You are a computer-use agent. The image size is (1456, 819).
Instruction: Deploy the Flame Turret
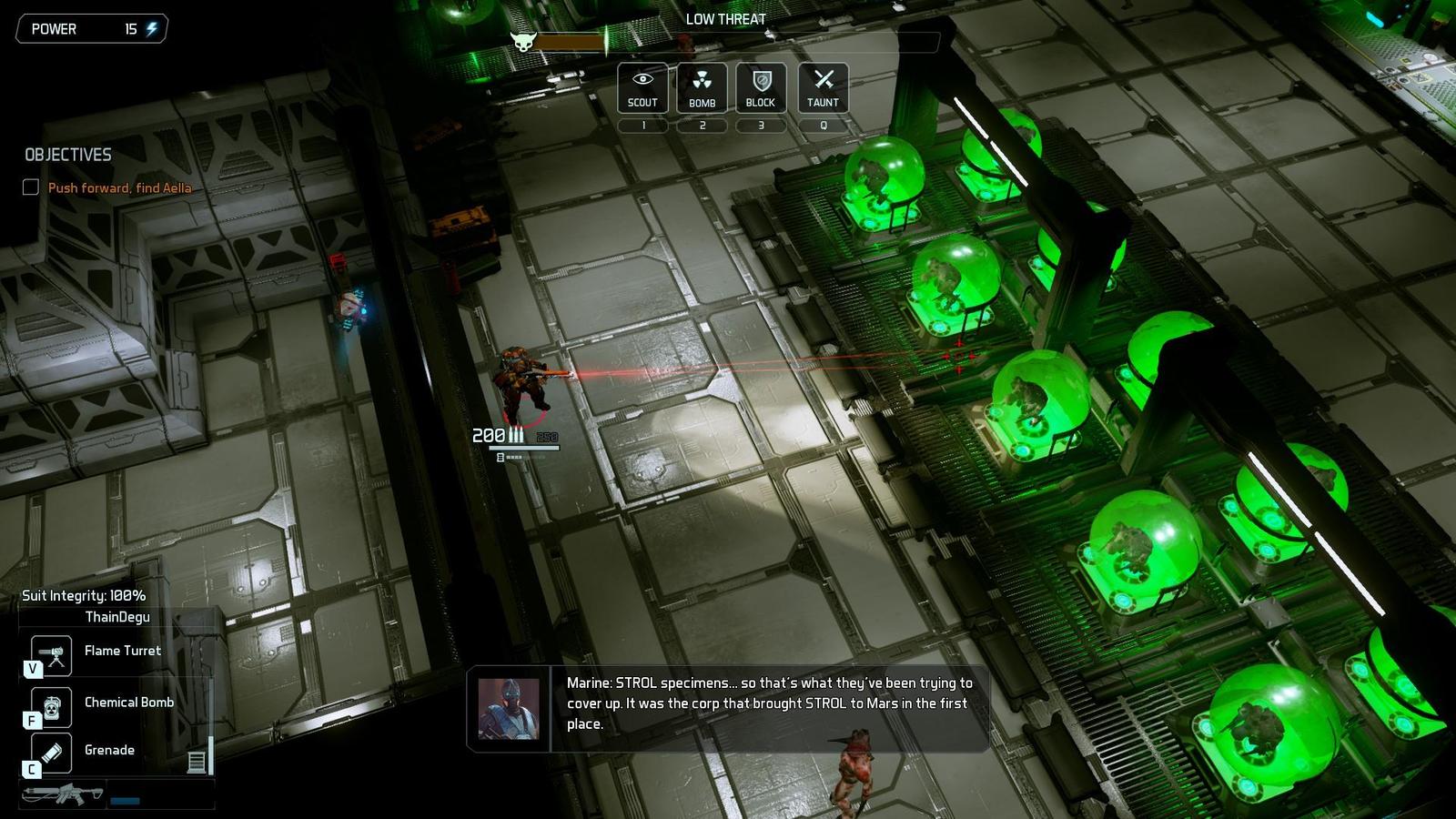(52, 654)
